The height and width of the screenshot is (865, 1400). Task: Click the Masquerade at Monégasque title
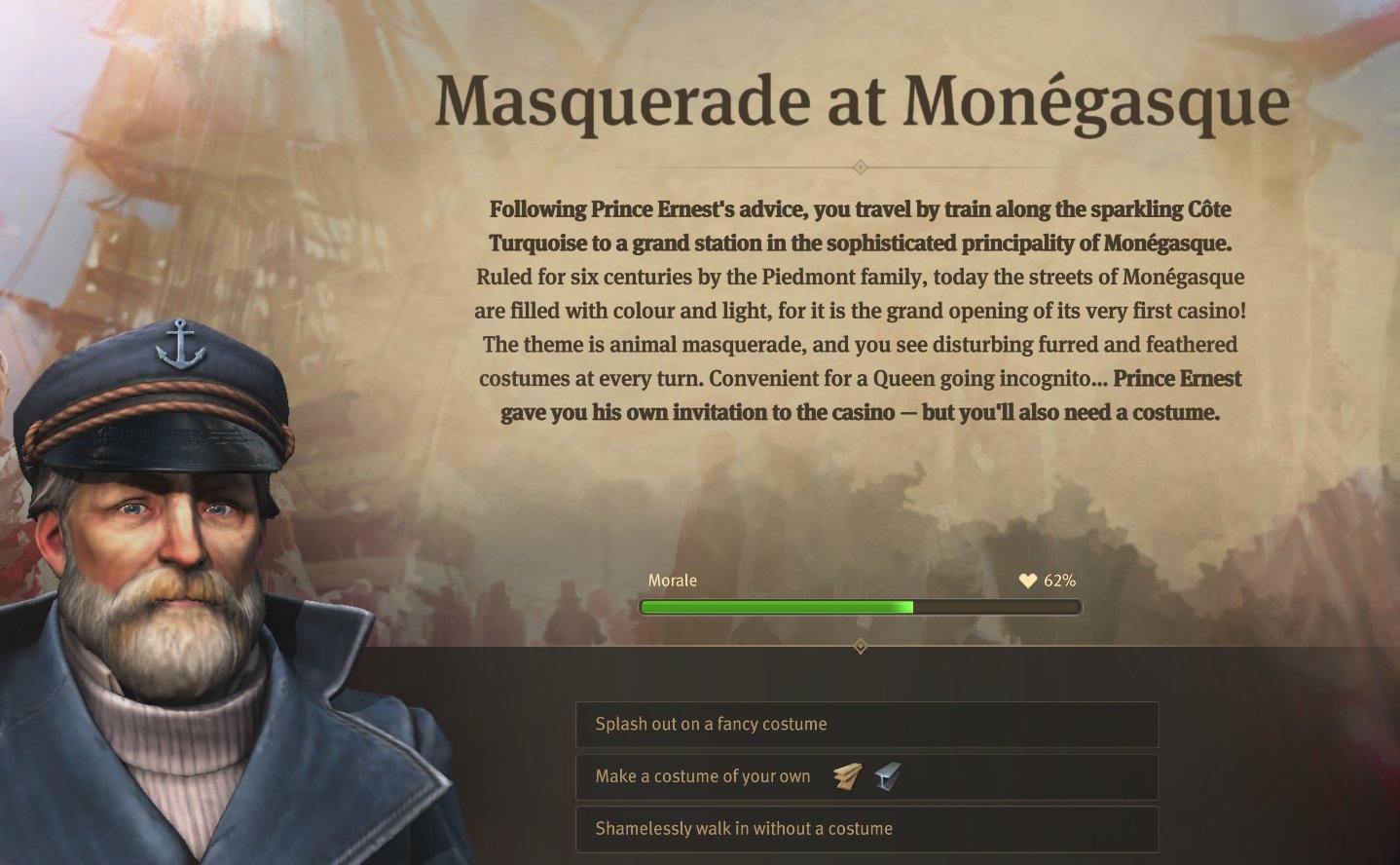click(863, 99)
